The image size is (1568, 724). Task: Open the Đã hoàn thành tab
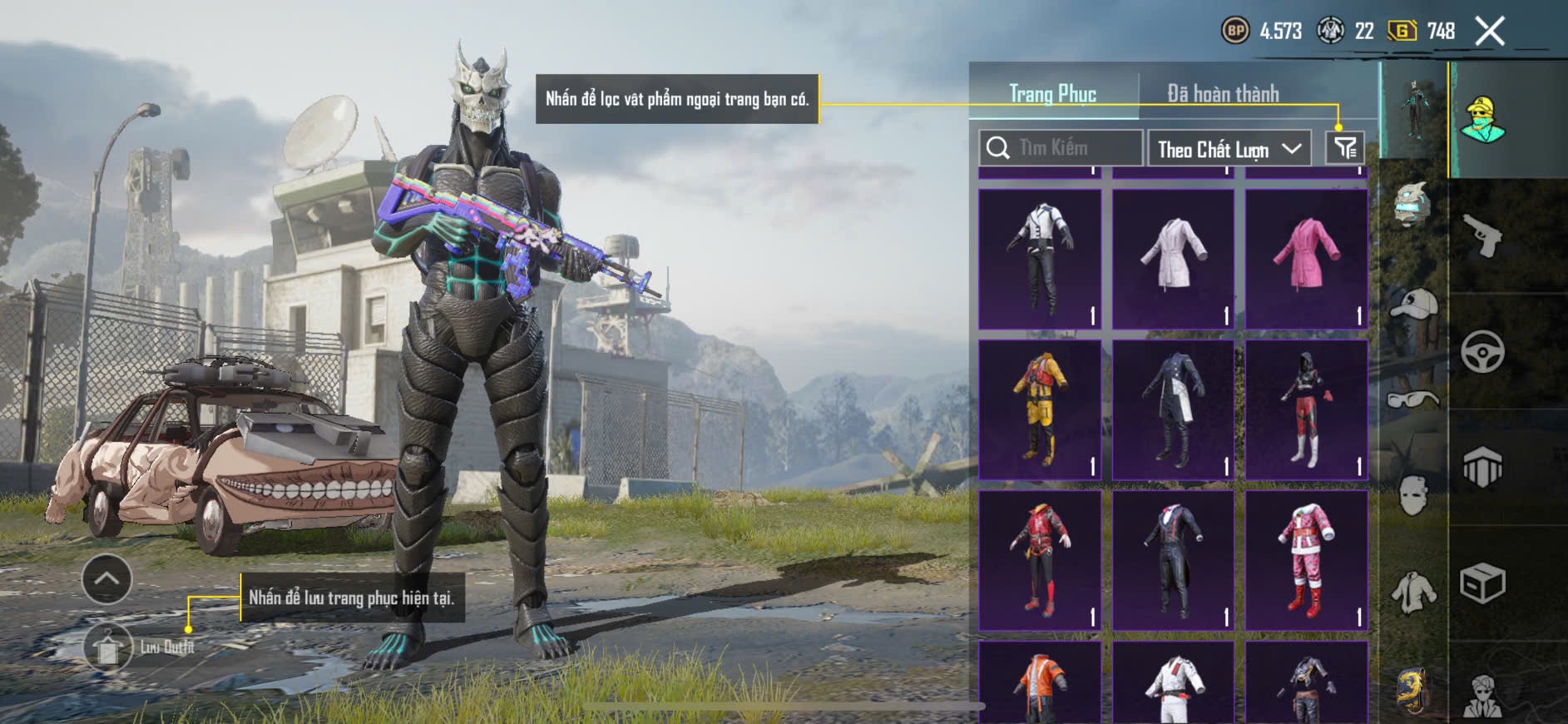(x=1222, y=94)
